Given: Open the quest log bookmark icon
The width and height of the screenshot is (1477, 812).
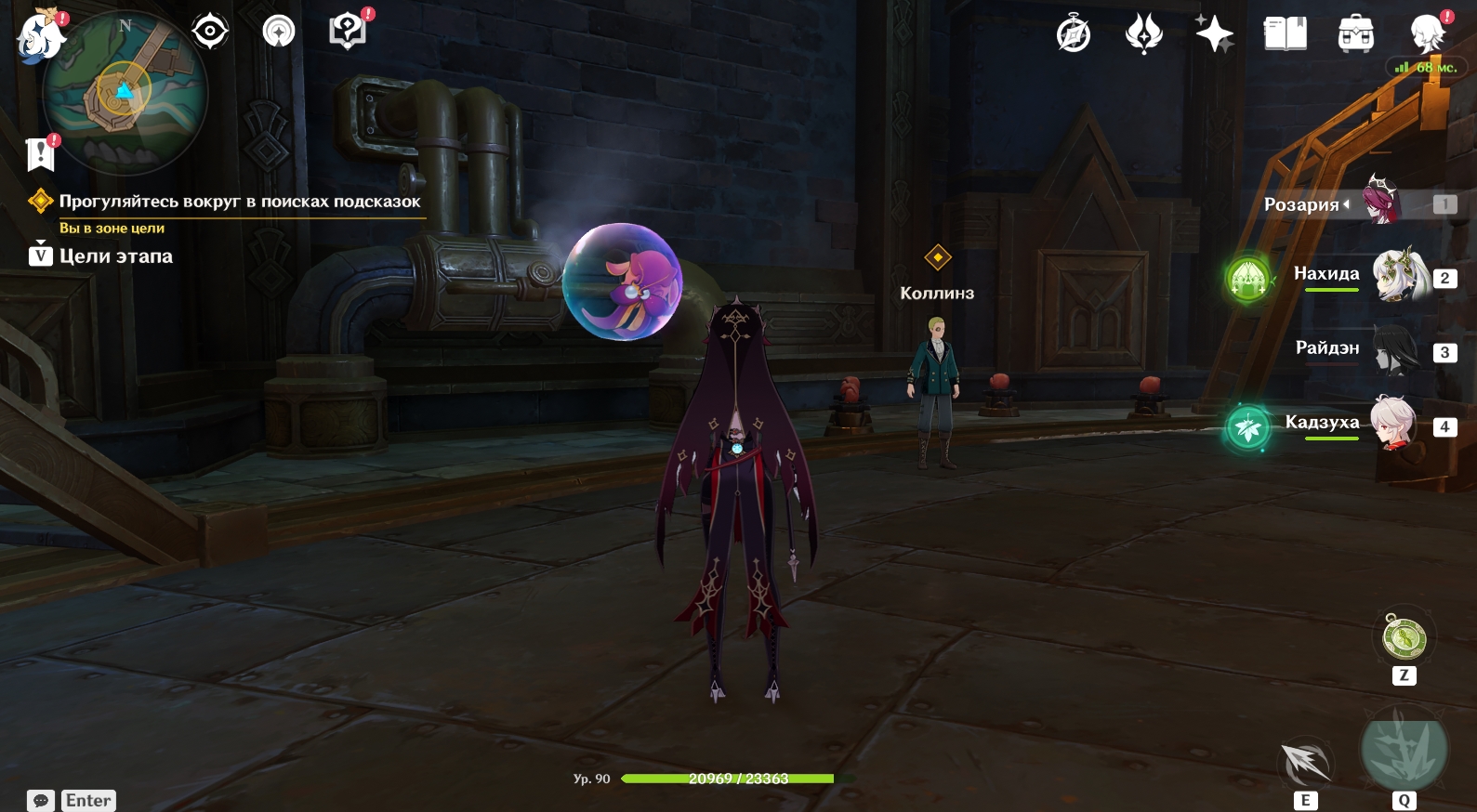Looking at the screenshot, I should coord(41,154).
